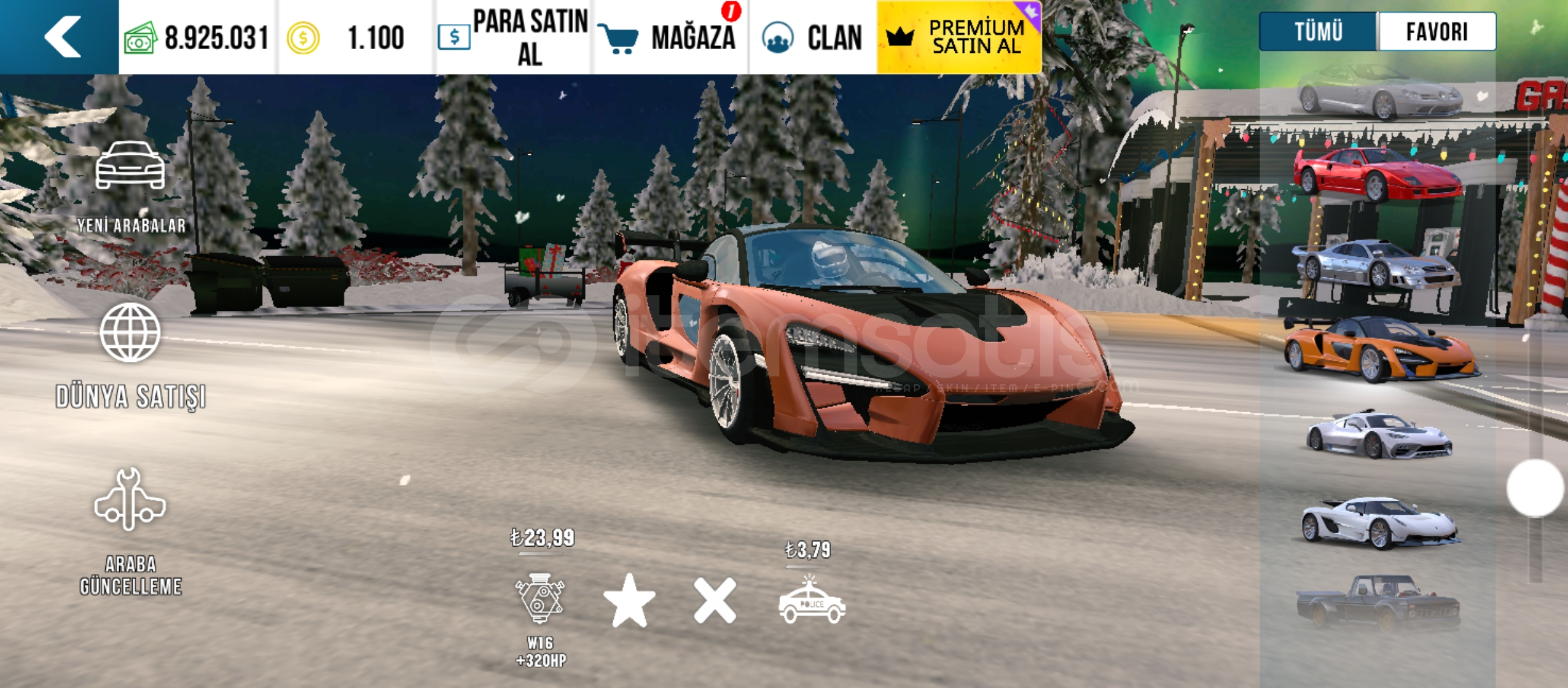Select the silver CLK GTR thumbnail

(x=1376, y=264)
